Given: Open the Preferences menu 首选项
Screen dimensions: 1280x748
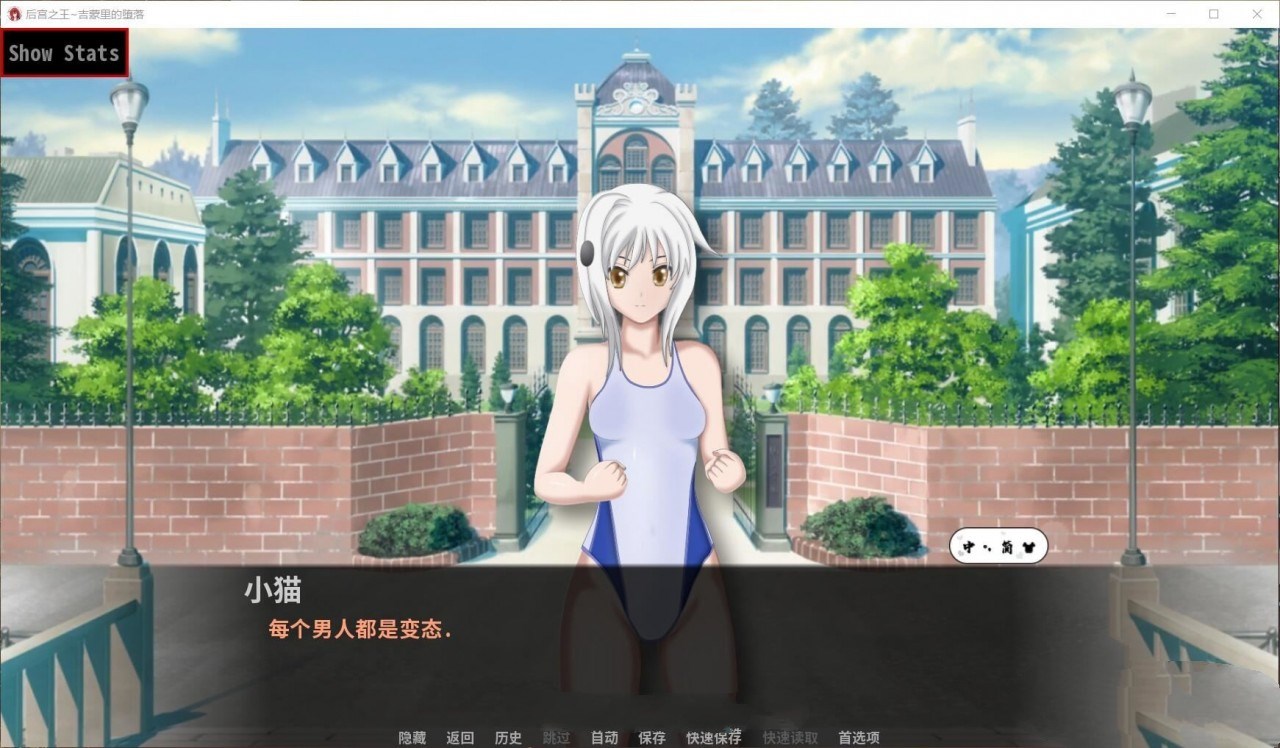Looking at the screenshot, I should [x=860, y=737].
